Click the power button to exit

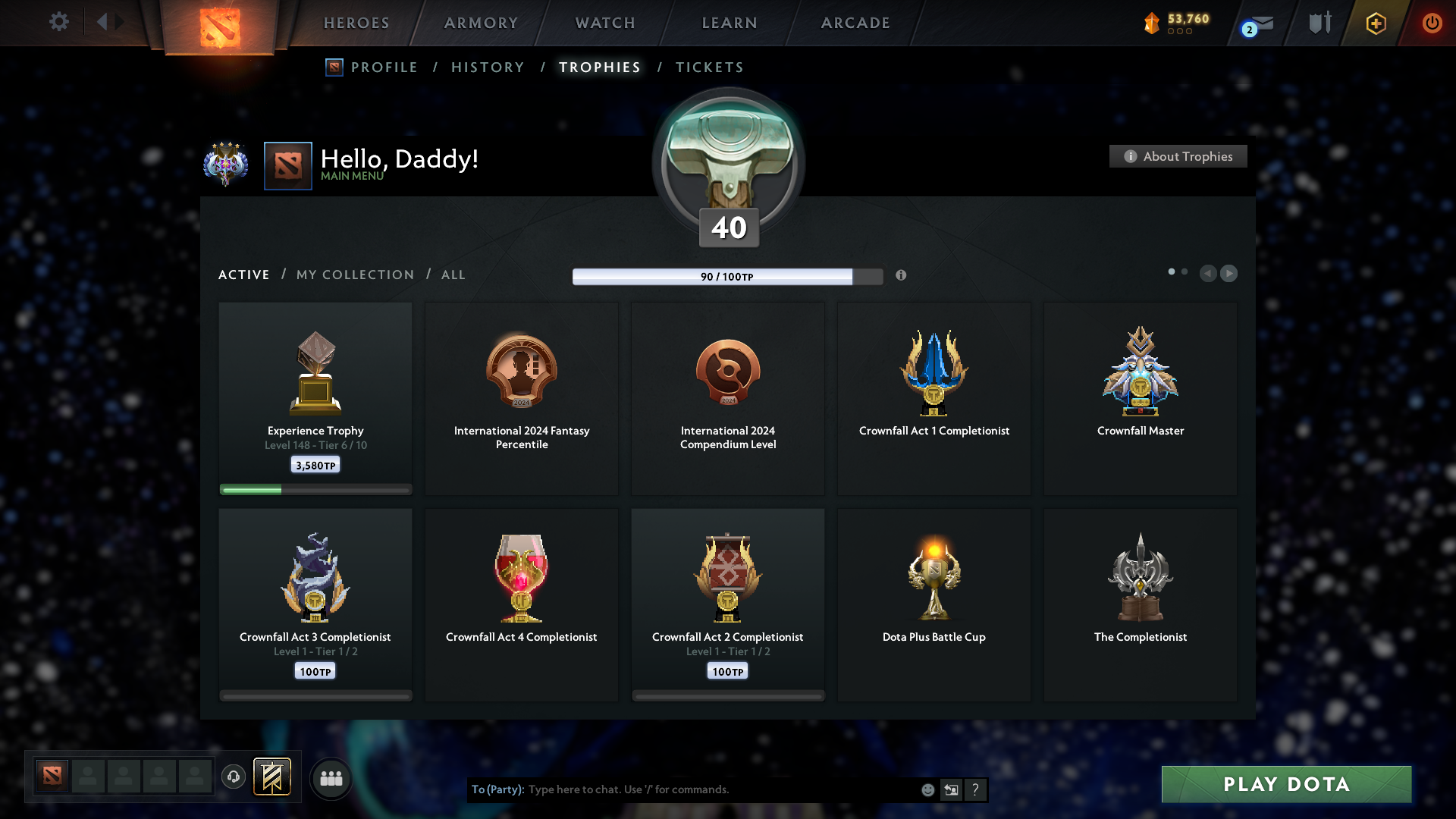[1432, 23]
